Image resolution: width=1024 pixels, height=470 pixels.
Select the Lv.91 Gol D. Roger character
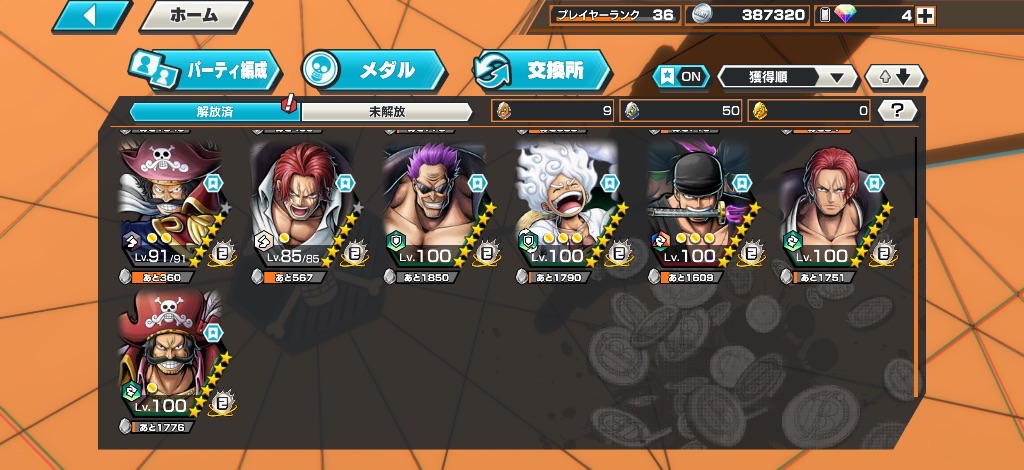click(x=167, y=208)
